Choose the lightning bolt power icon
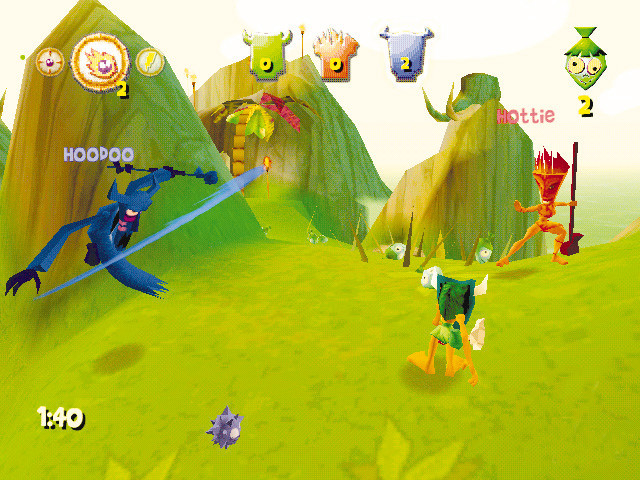Screen dimensions: 640x480 [149, 63]
